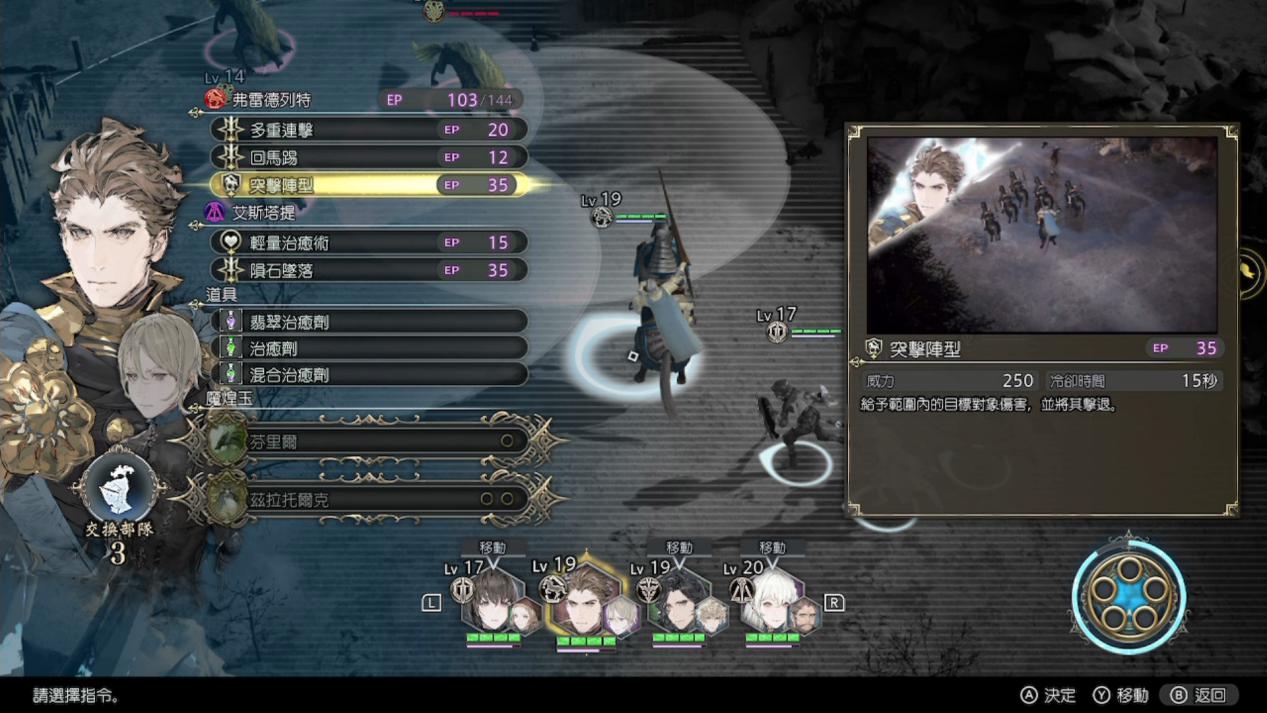1267x713 pixels.
Task: Activate the highlighted 突擊陣型 skill
Action: [x=368, y=185]
